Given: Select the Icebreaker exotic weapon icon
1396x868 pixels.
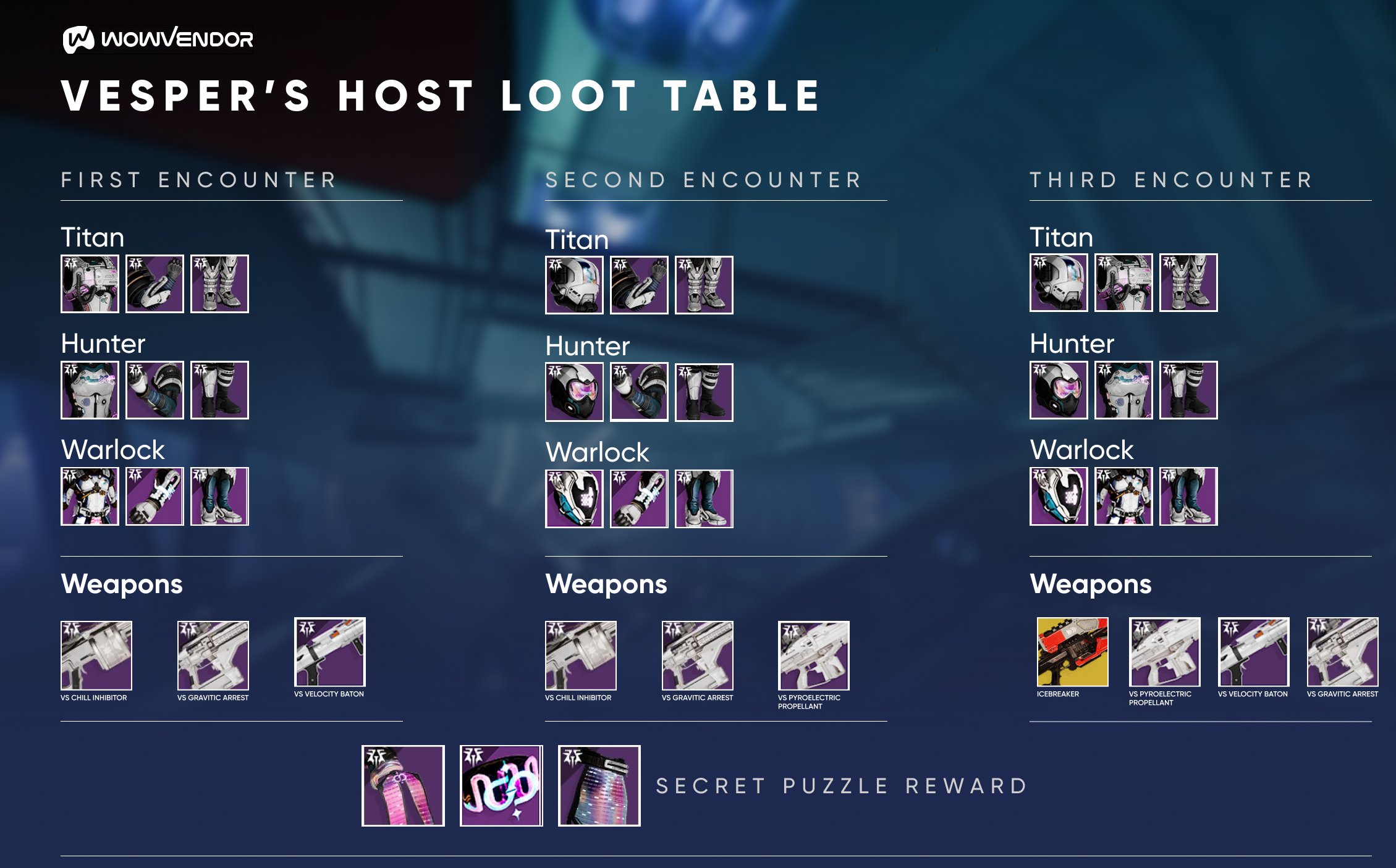Looking at the screenshot, I should pos(1072,652).
